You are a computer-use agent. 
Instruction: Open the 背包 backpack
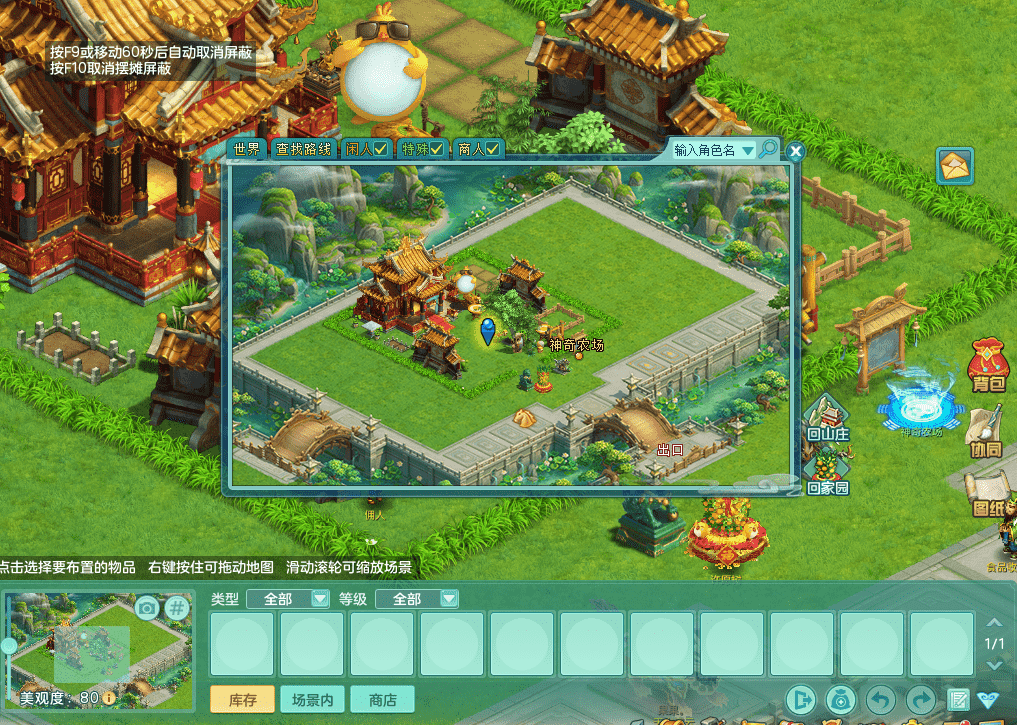[x=988, y=366]
